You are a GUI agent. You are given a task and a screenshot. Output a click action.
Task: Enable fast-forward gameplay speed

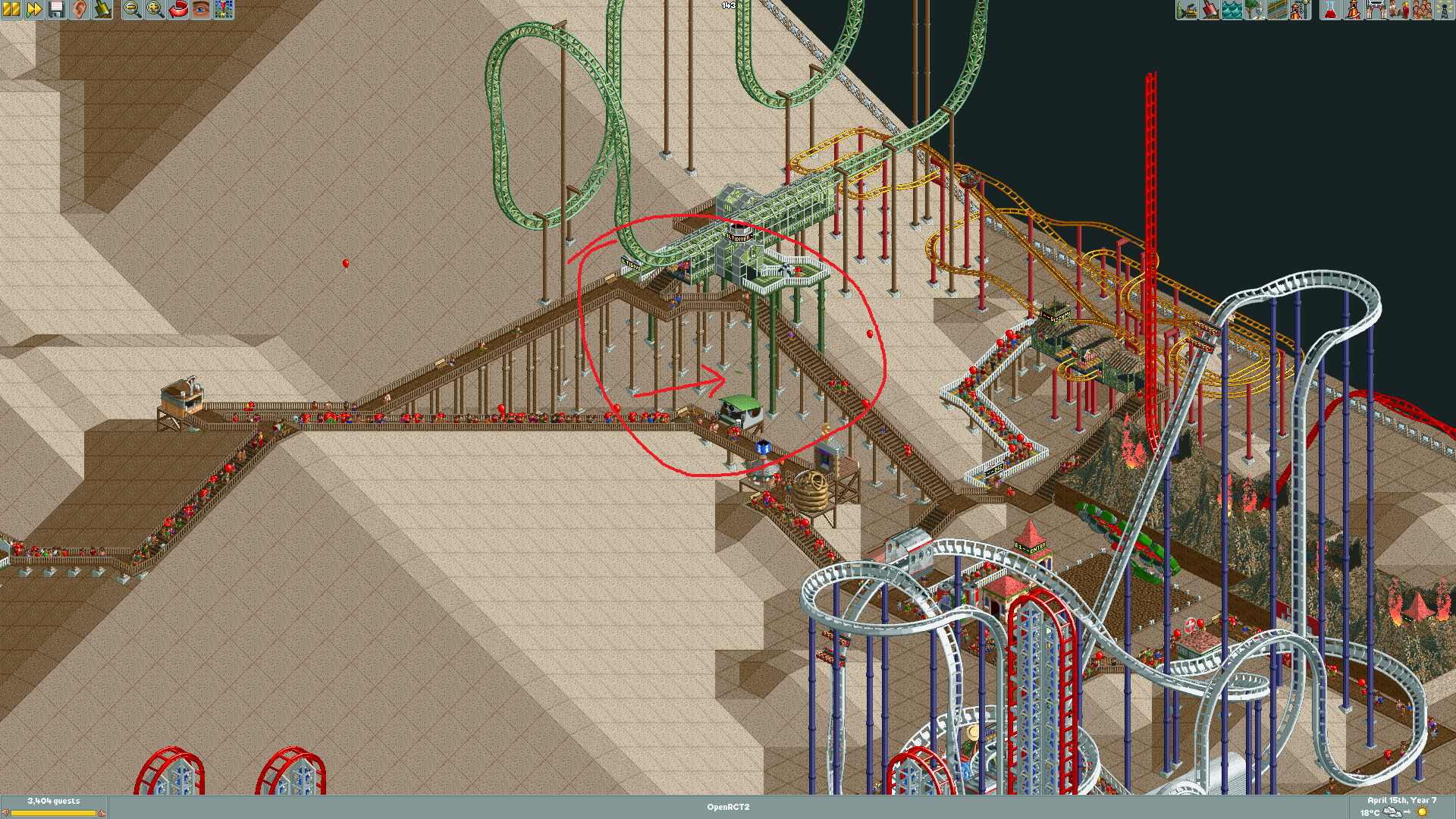point(33,10)
